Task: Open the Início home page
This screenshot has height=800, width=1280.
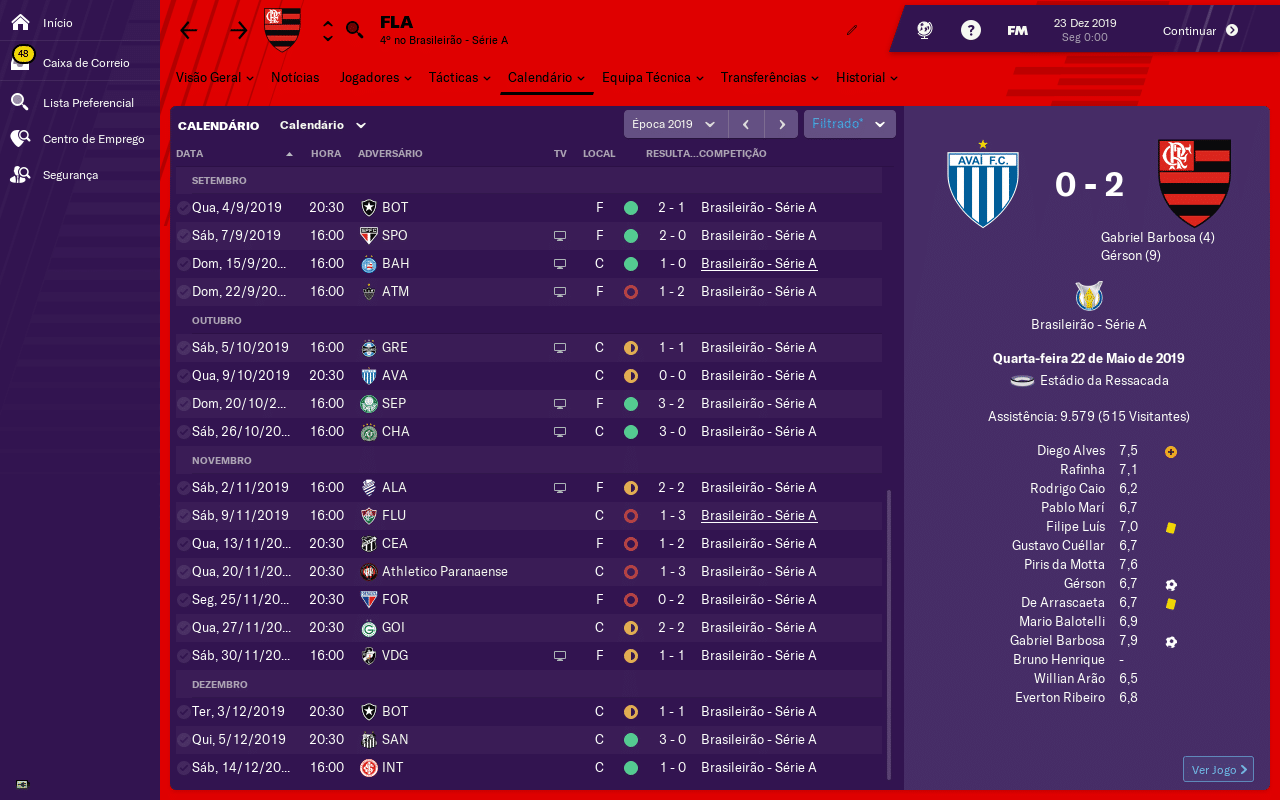Action: pos(57,22)
